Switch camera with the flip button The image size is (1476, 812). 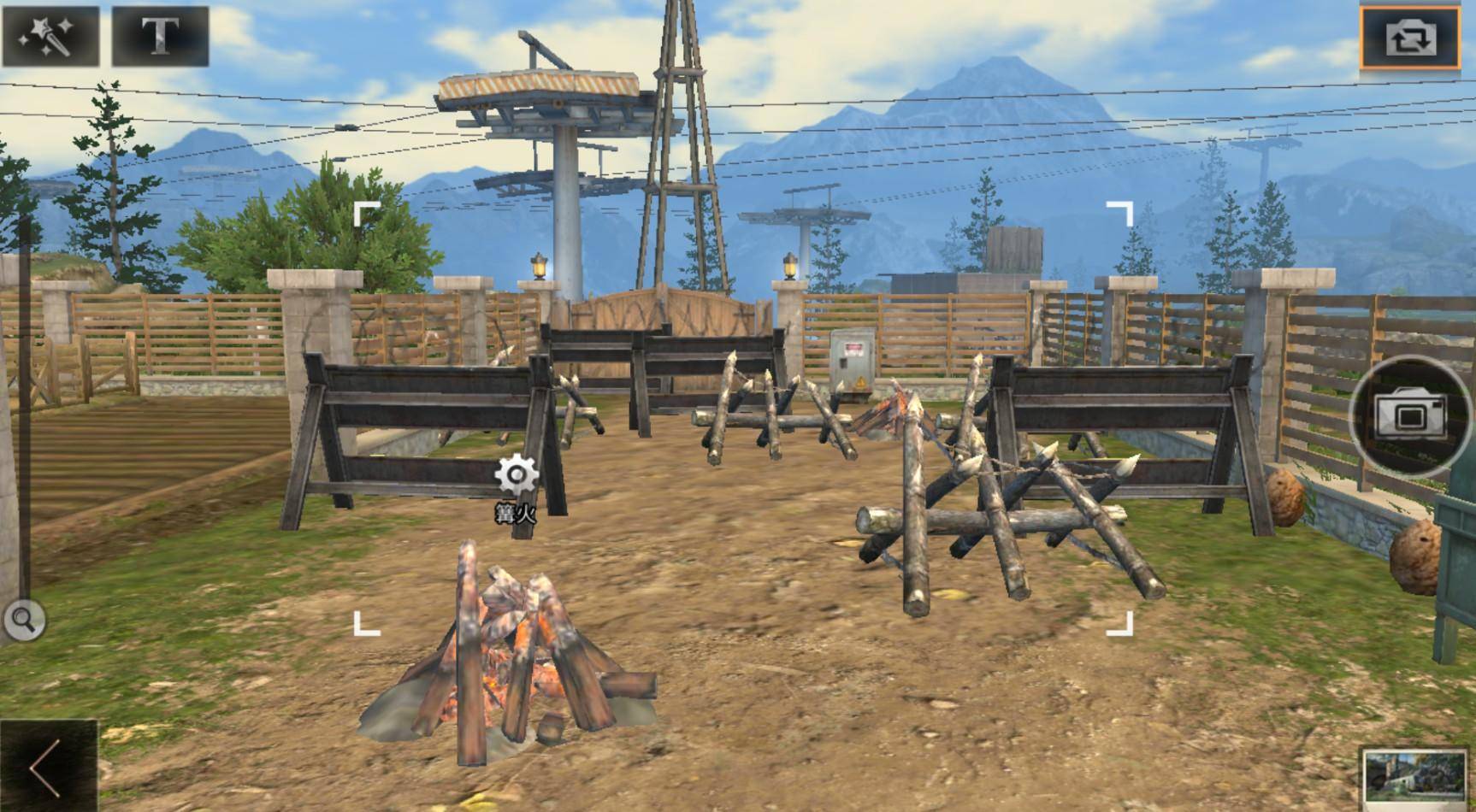(1409, 38)
